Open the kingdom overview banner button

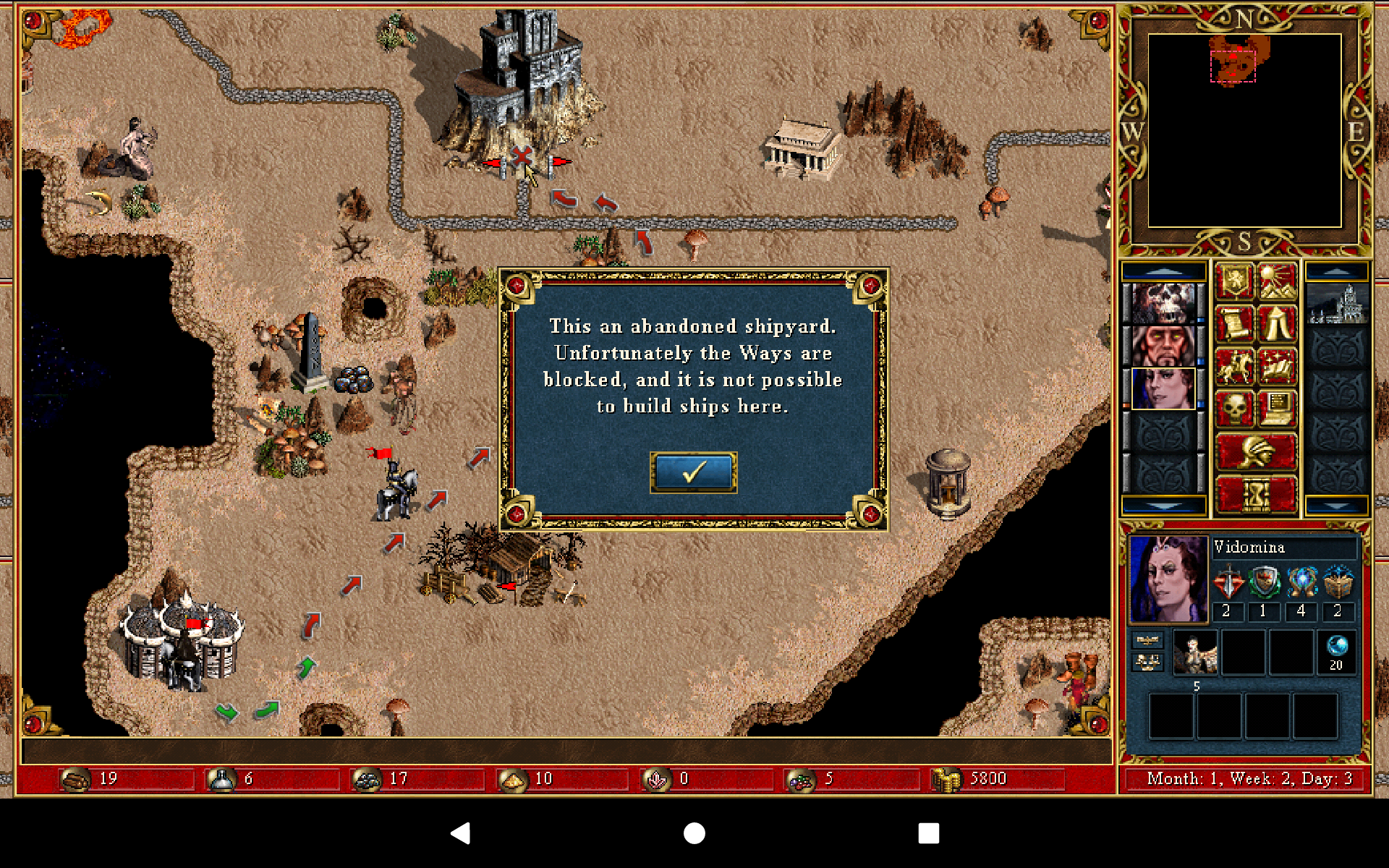[x=1233, y=281]
